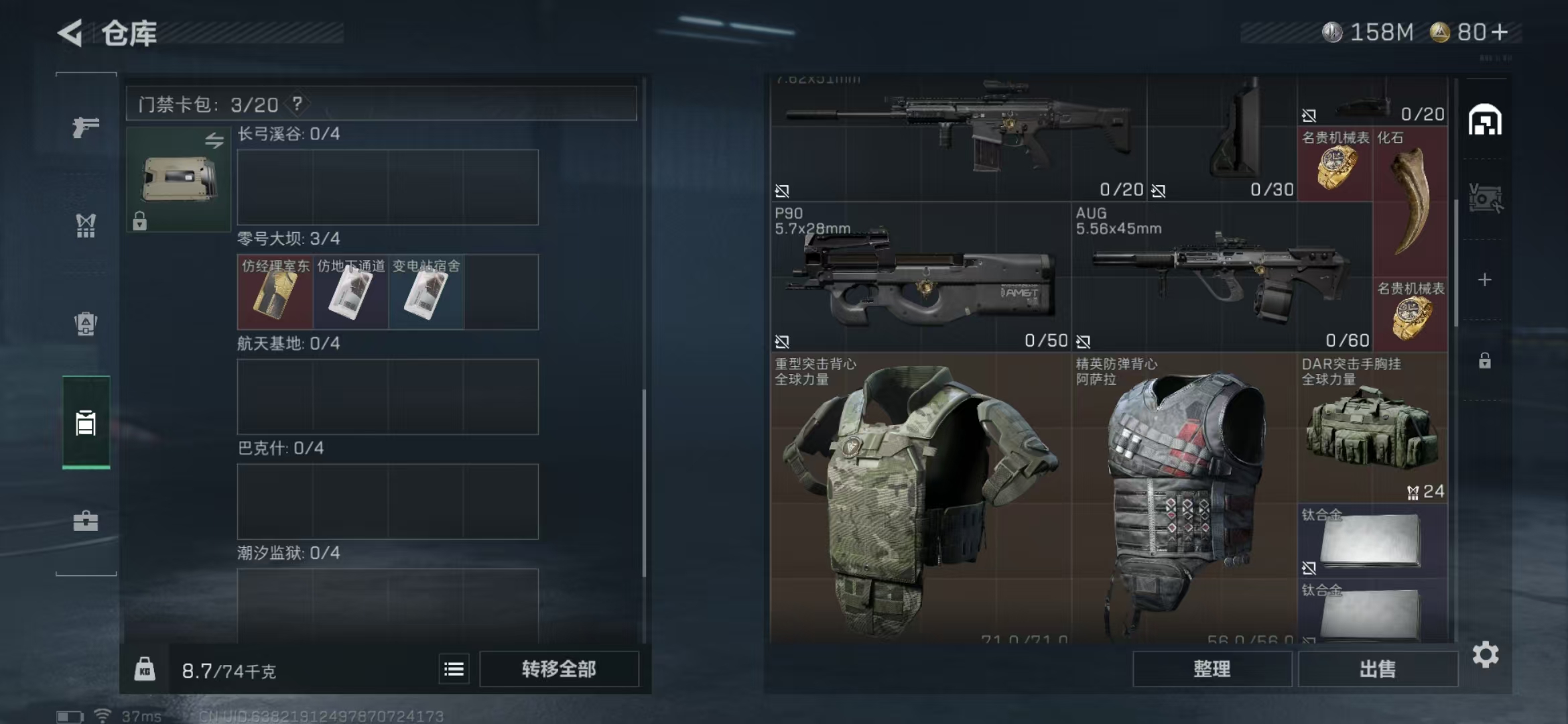Sort the stash with 整理

click(1212, 669)
